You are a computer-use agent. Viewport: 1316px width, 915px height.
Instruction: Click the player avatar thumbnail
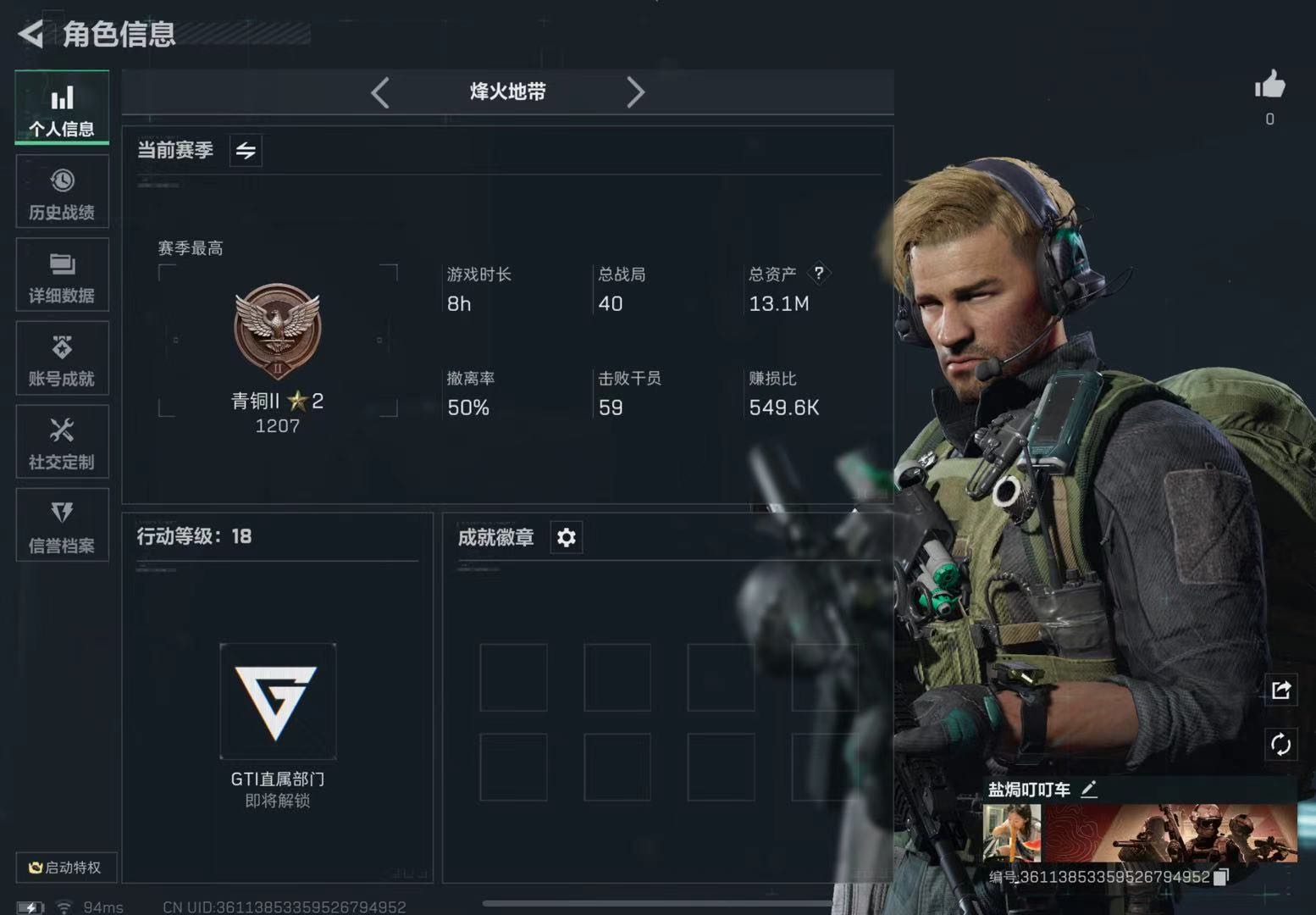[1012, 833]
